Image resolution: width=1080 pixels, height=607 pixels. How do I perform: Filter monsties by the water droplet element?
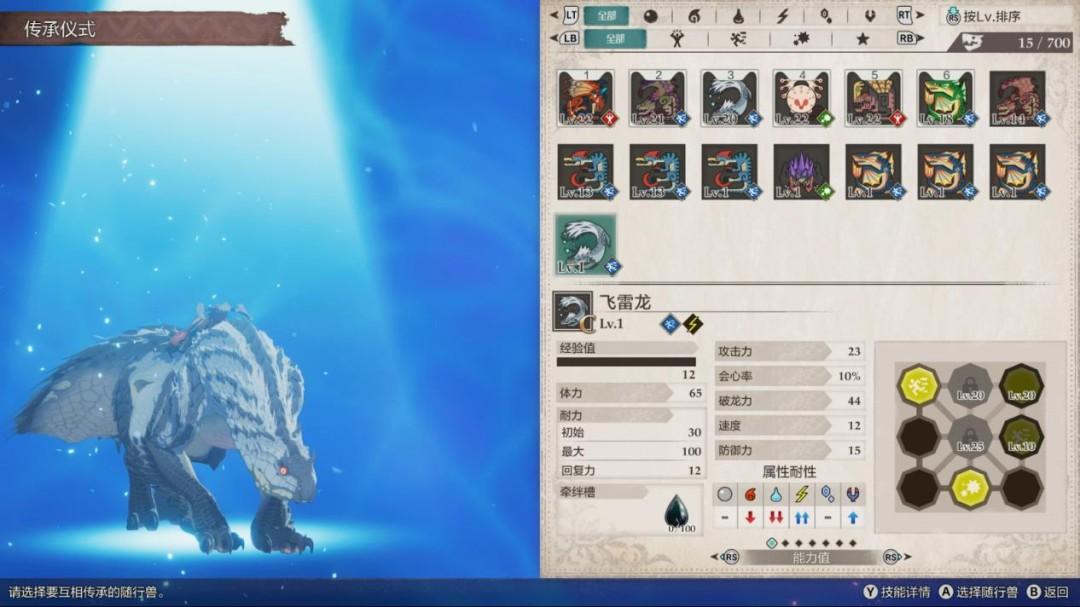(x=738, y=16)
